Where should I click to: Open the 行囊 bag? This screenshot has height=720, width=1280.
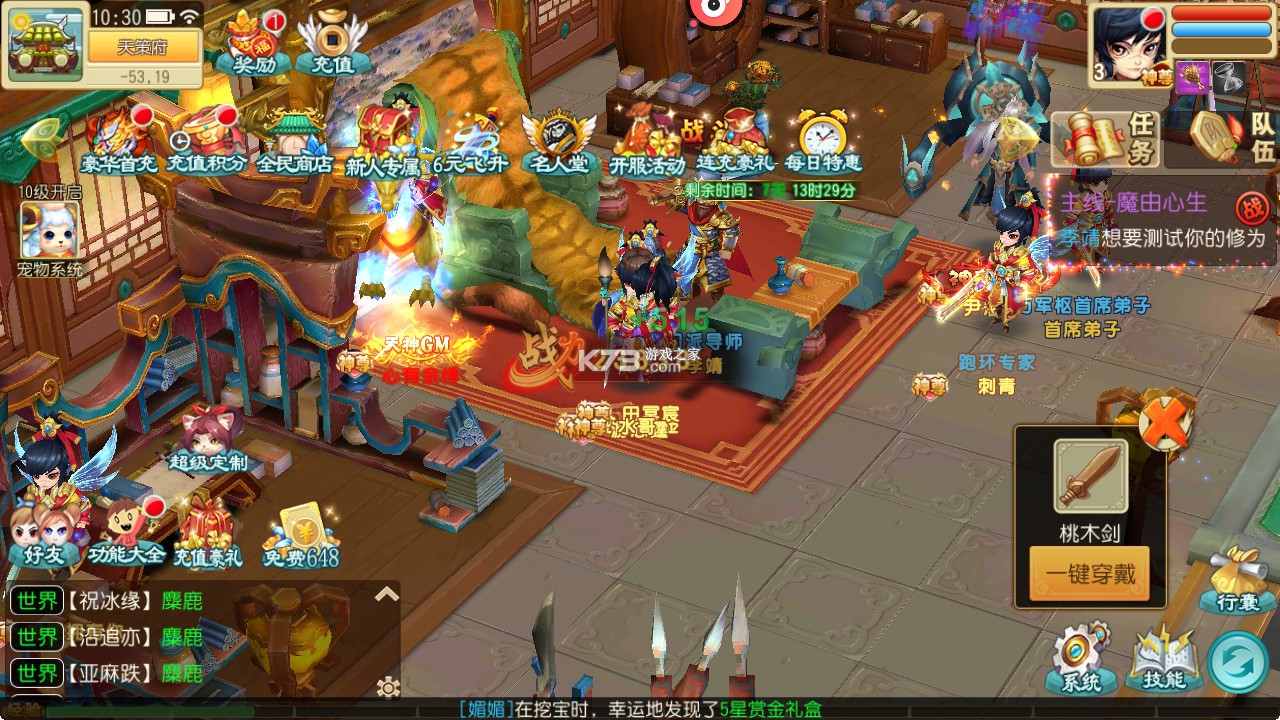click(x=1243, y=580)
